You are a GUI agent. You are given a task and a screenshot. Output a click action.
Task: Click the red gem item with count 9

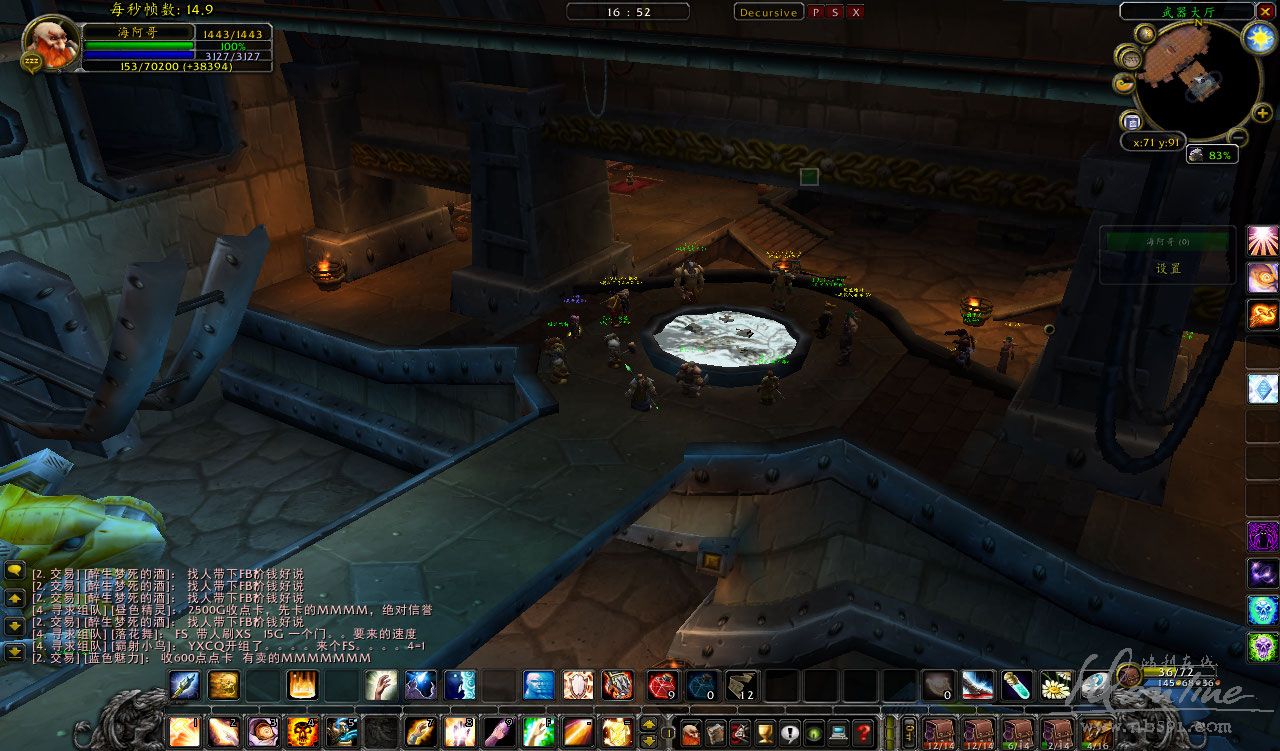[661, 685]
